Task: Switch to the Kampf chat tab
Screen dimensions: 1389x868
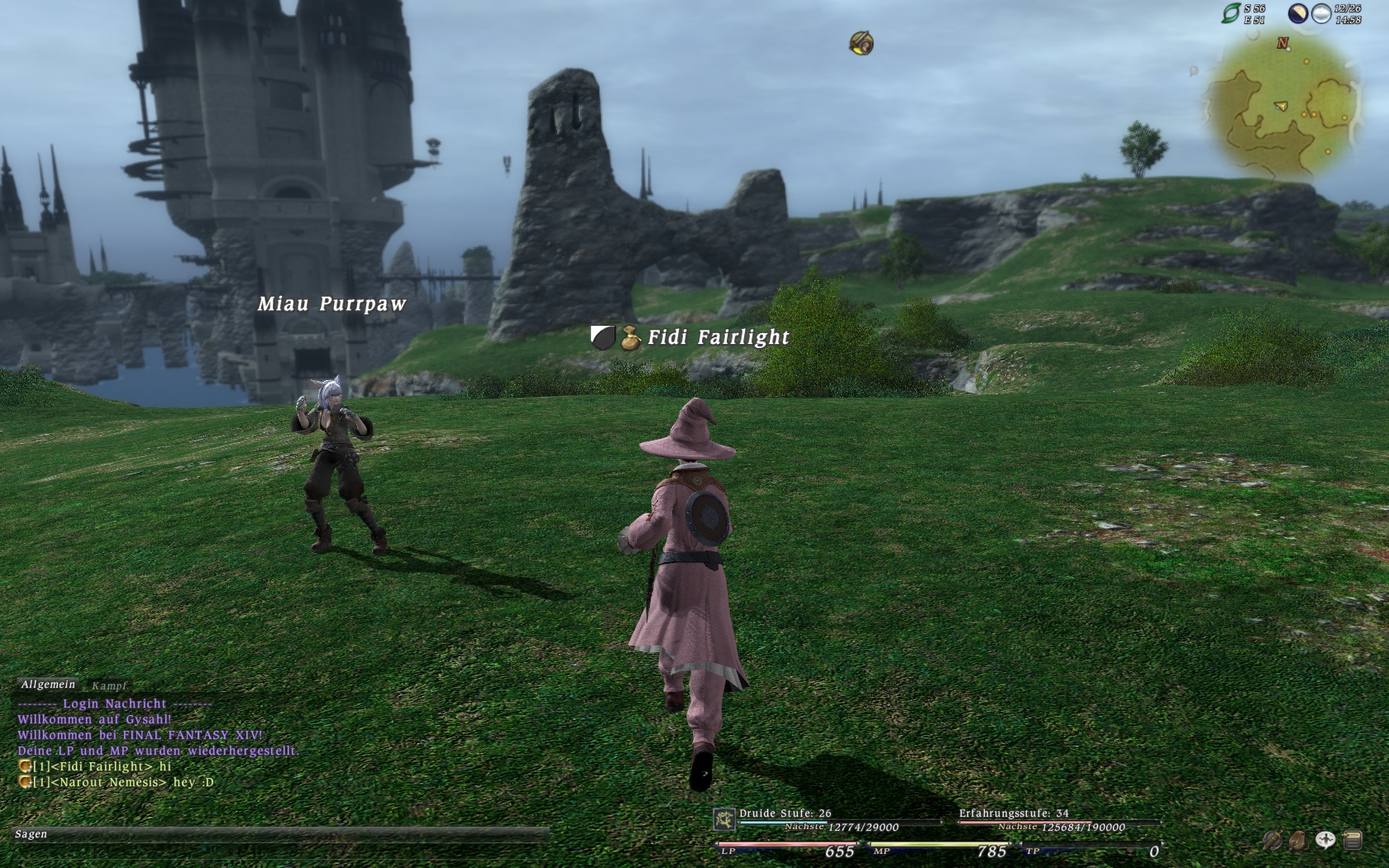Action: coord(109,685)
